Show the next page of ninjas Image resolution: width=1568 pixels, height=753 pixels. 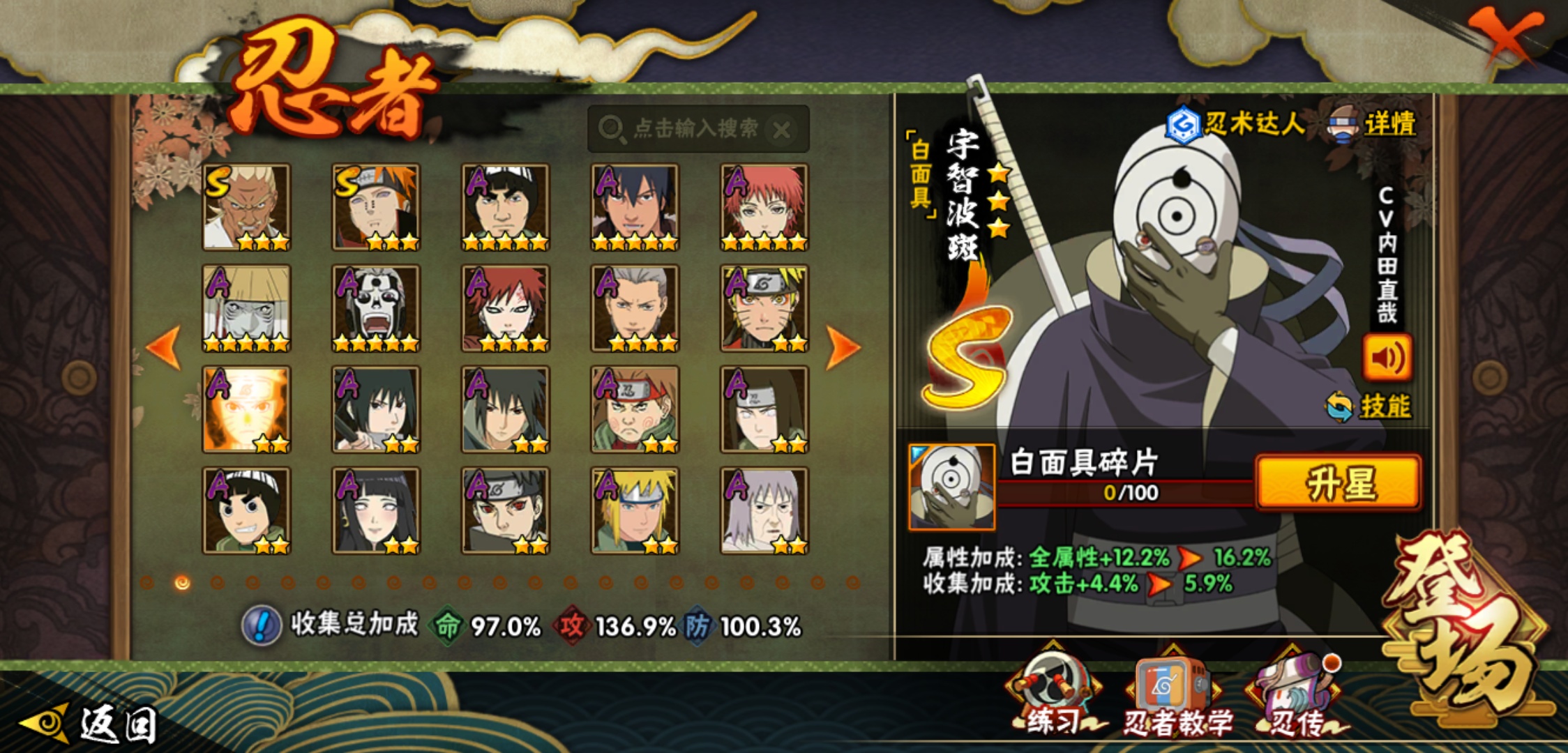pyautogui.click(x=843, y=347)
